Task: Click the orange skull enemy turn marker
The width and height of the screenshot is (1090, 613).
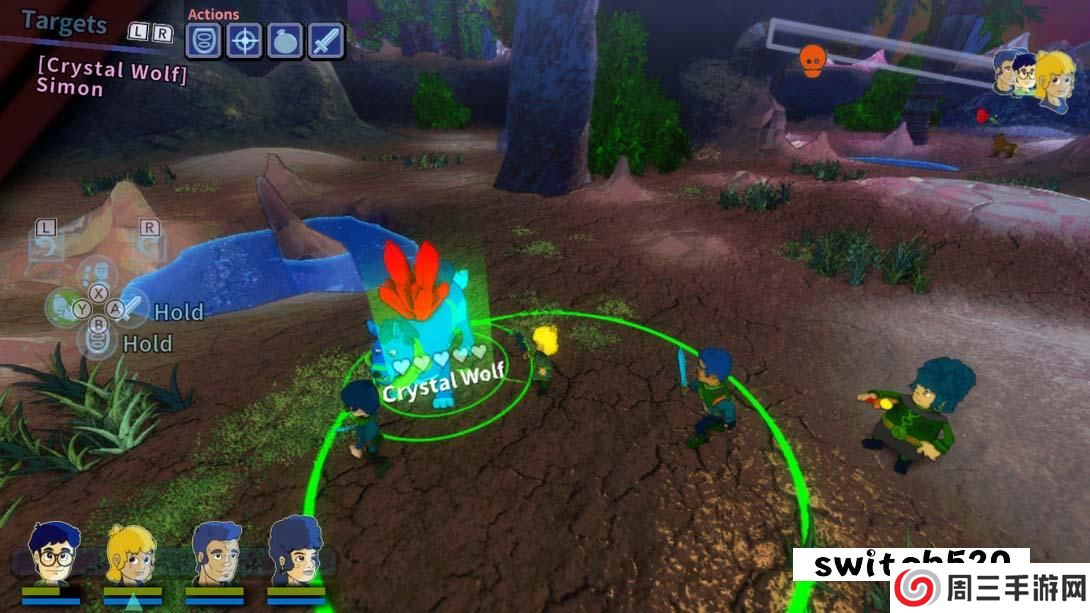Action: click(811, 61)
